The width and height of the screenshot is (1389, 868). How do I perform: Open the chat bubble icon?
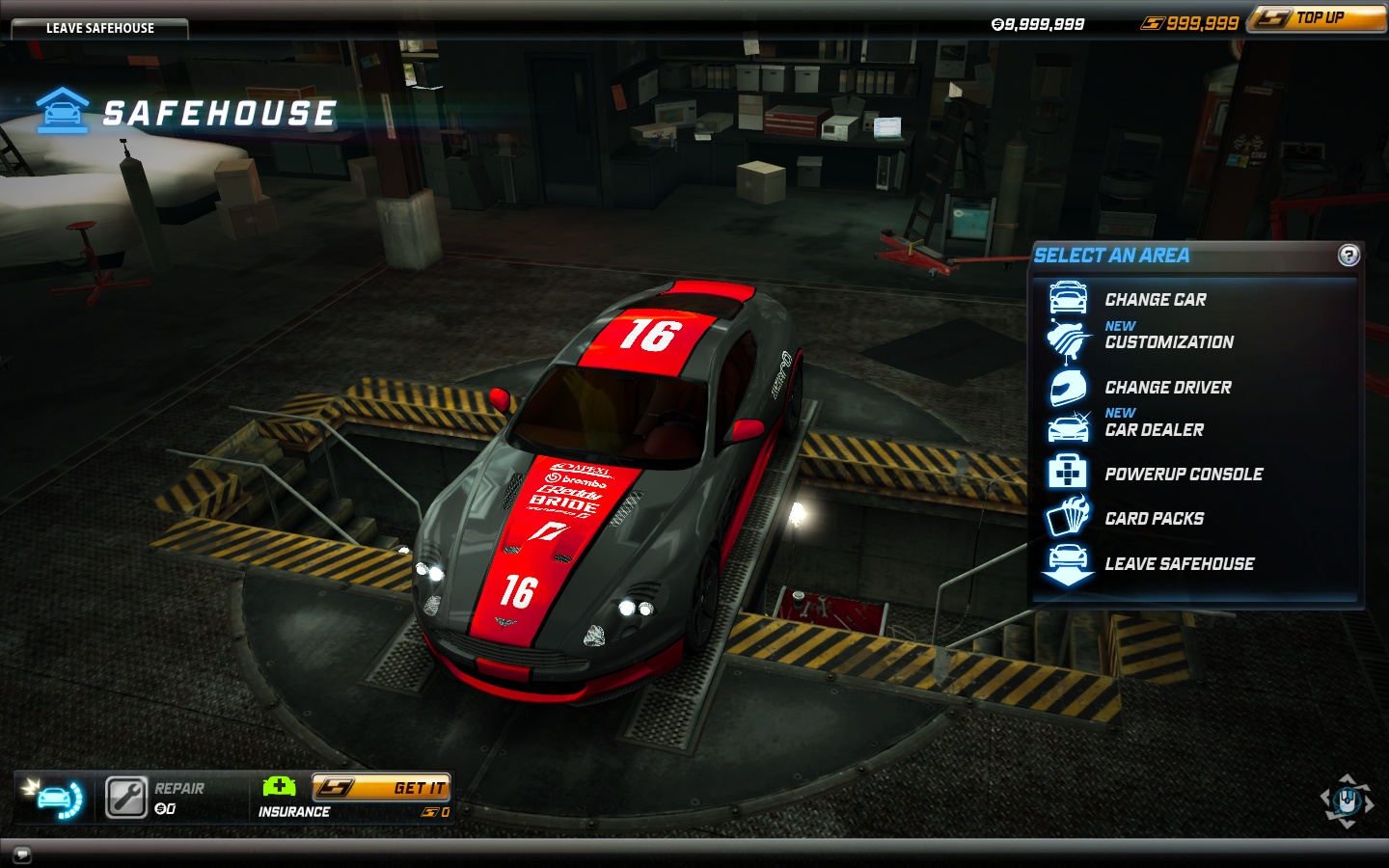(22, 854)
